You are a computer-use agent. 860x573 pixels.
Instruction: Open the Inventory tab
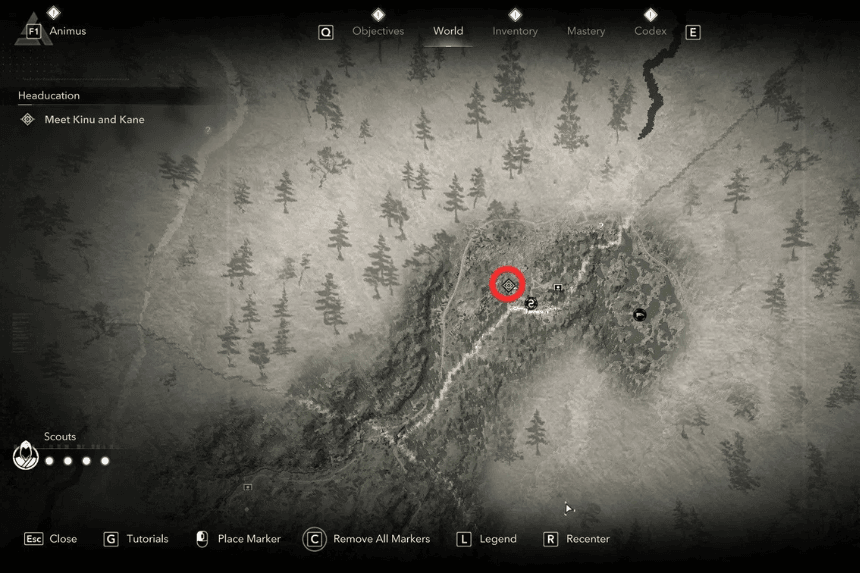click(514, 31)
